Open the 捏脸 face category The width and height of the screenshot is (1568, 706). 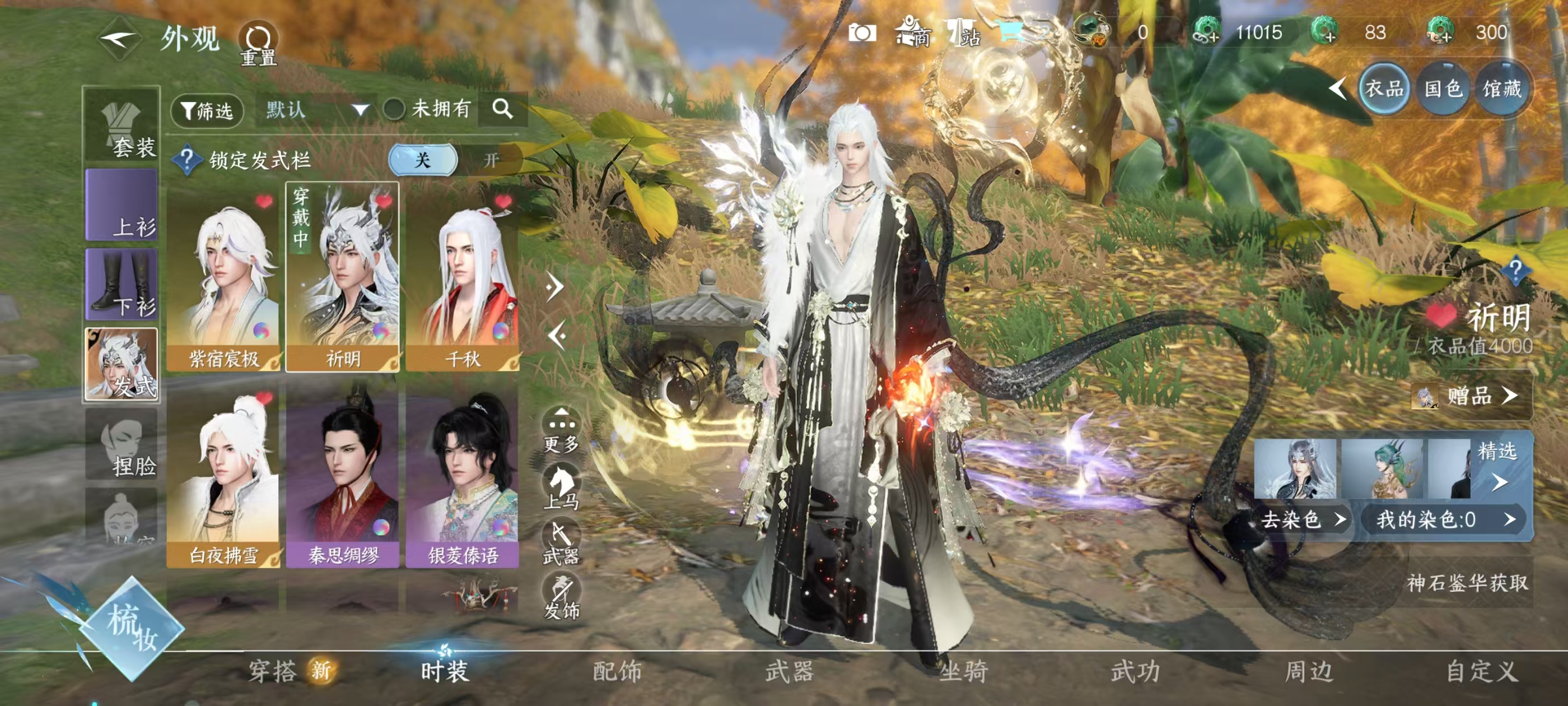(122, 445)
